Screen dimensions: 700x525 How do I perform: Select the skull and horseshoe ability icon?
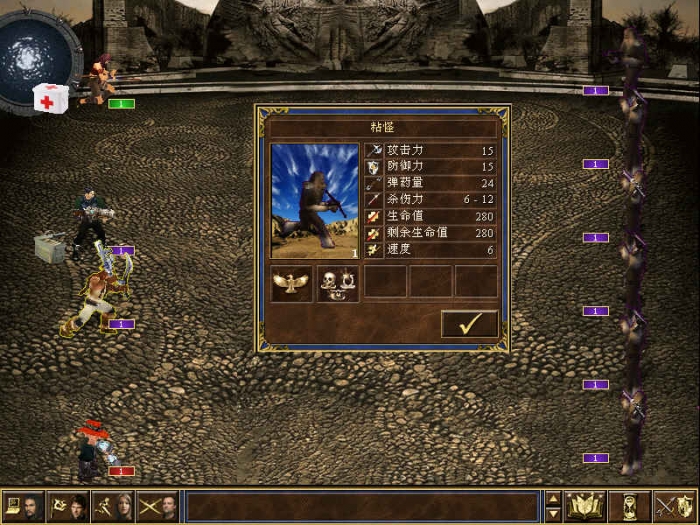(338, 283)
